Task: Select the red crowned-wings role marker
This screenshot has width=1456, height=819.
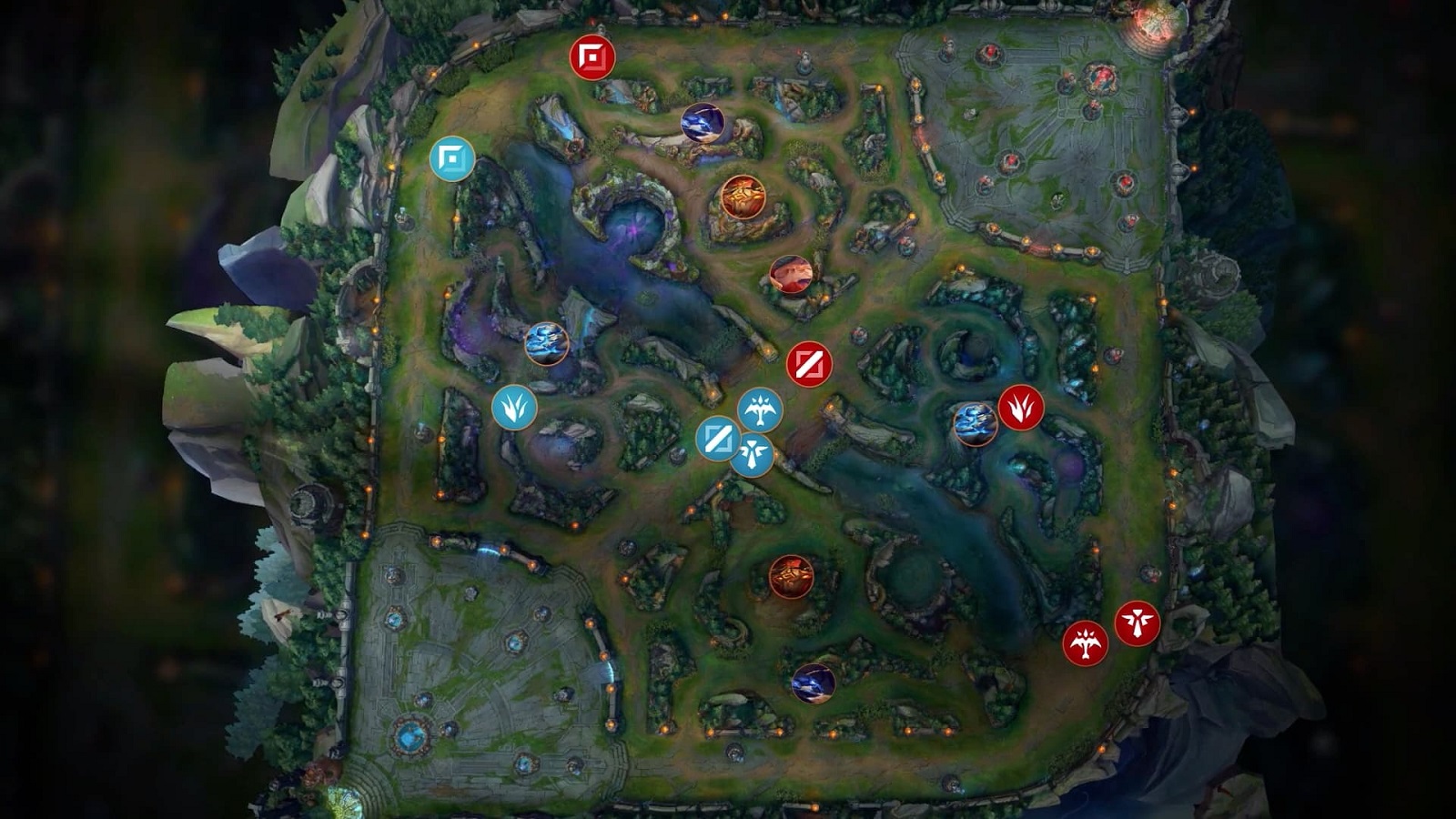Action: [x=1086, y=644]
